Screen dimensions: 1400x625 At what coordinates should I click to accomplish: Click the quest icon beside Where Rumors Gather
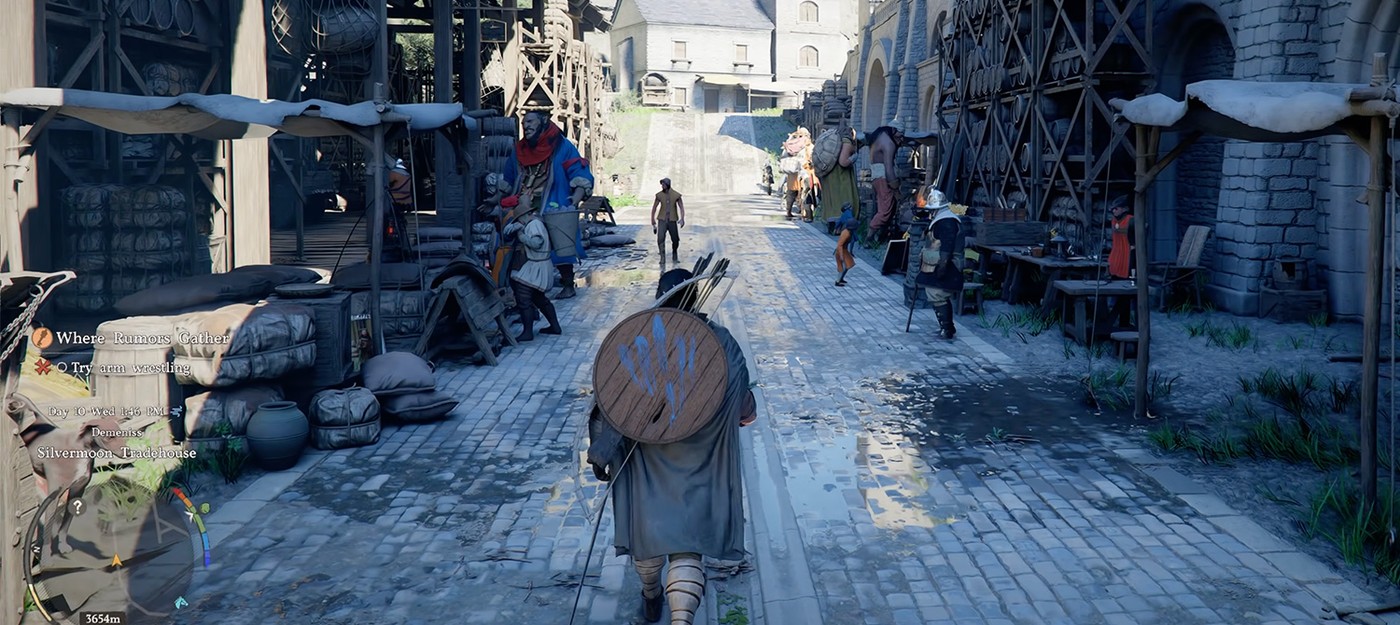[42, 338]
